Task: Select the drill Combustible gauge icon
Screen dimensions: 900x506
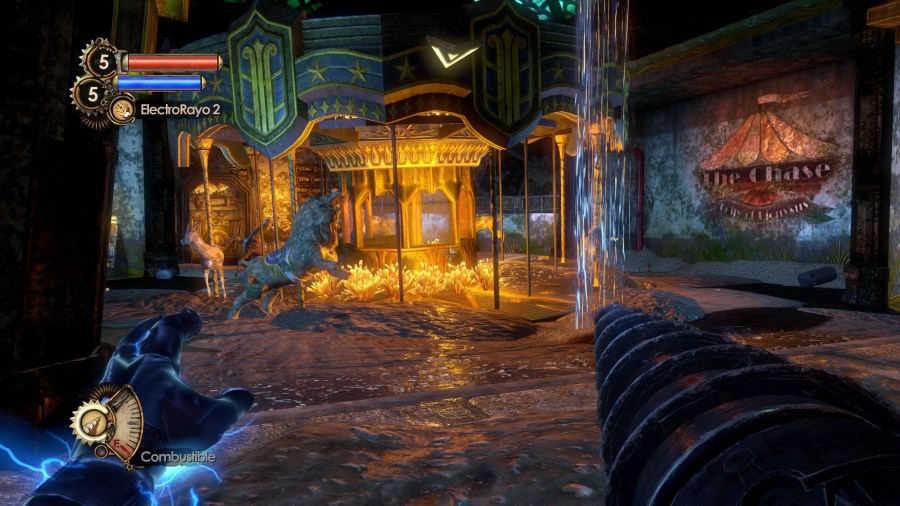Action: pyautogui.click(x=107, y=424)
